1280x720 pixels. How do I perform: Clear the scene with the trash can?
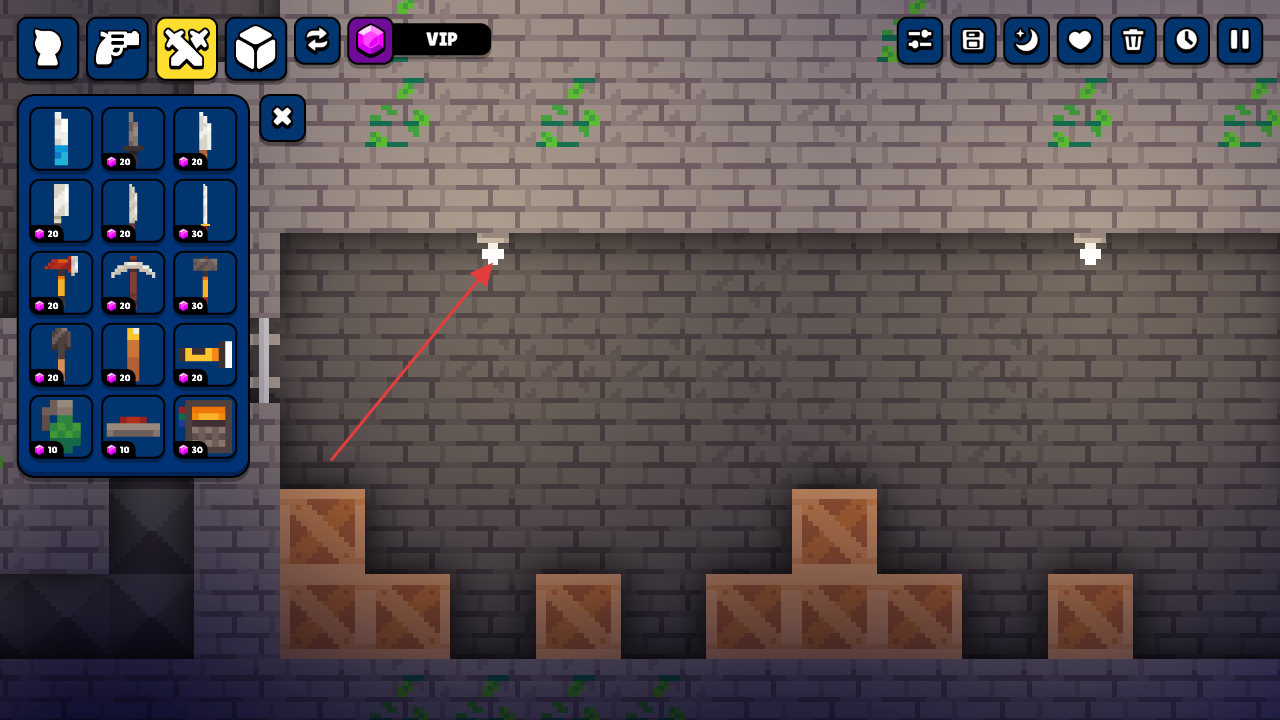tap(1133, 41)
